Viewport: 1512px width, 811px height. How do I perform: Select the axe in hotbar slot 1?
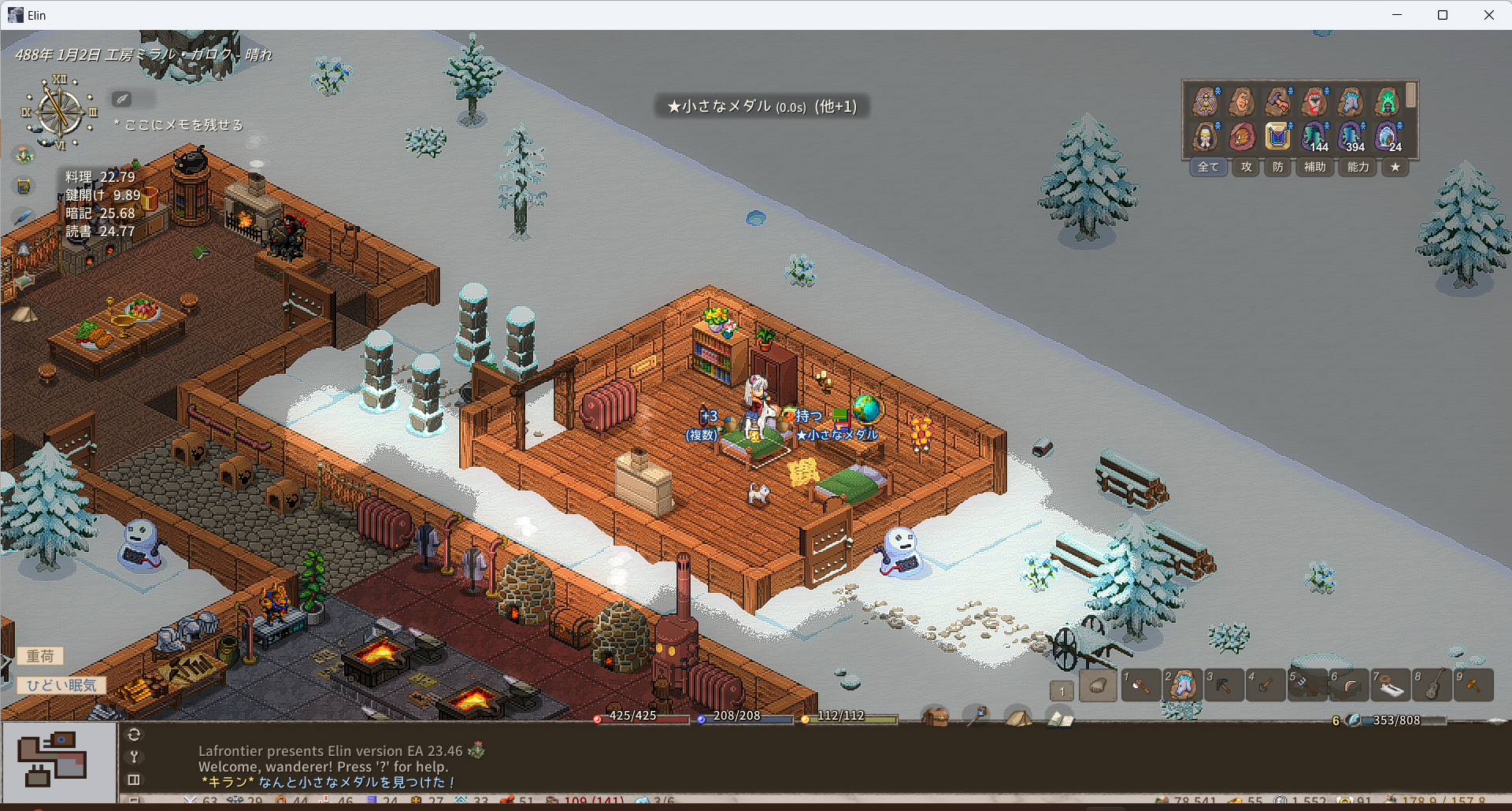point(1140,686)
